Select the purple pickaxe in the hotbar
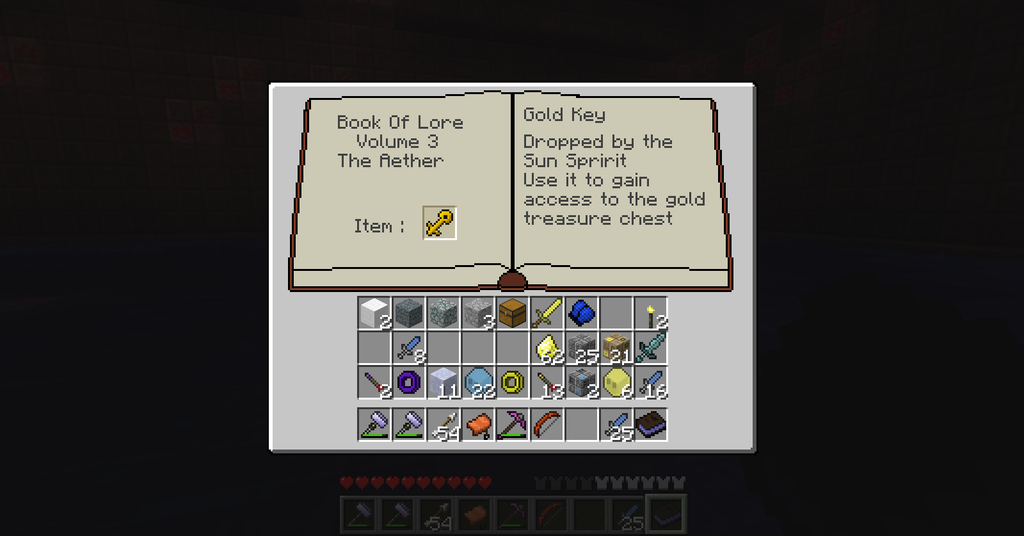The width and height of the screenshot is (1024, 536). click(512, 424)
